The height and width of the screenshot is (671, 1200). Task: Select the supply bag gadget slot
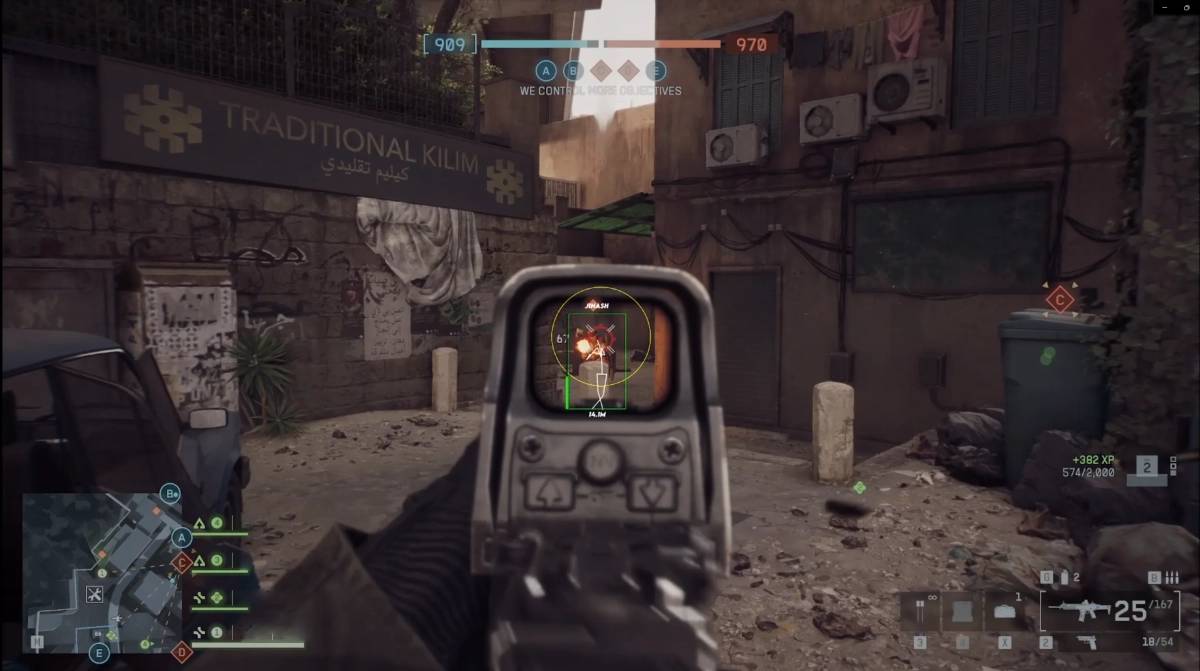pyautogui.click(x=1003, y=611)
